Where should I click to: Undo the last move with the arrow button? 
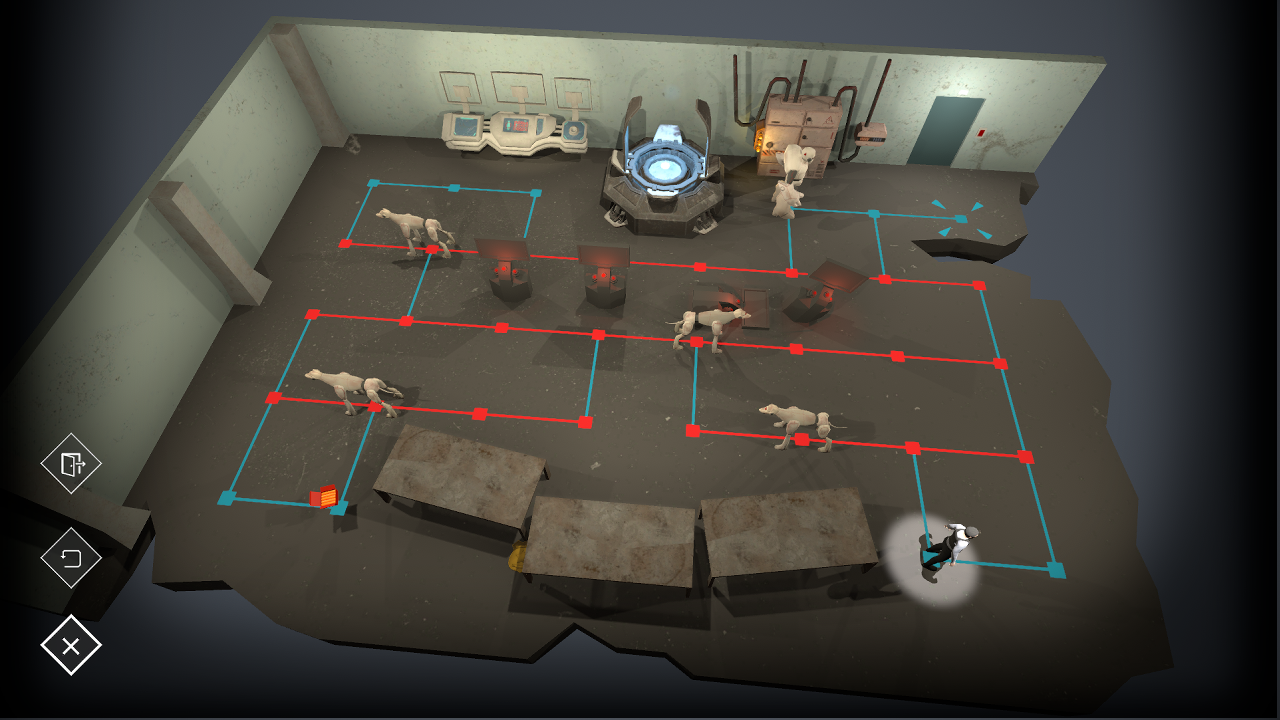[71, 558]
